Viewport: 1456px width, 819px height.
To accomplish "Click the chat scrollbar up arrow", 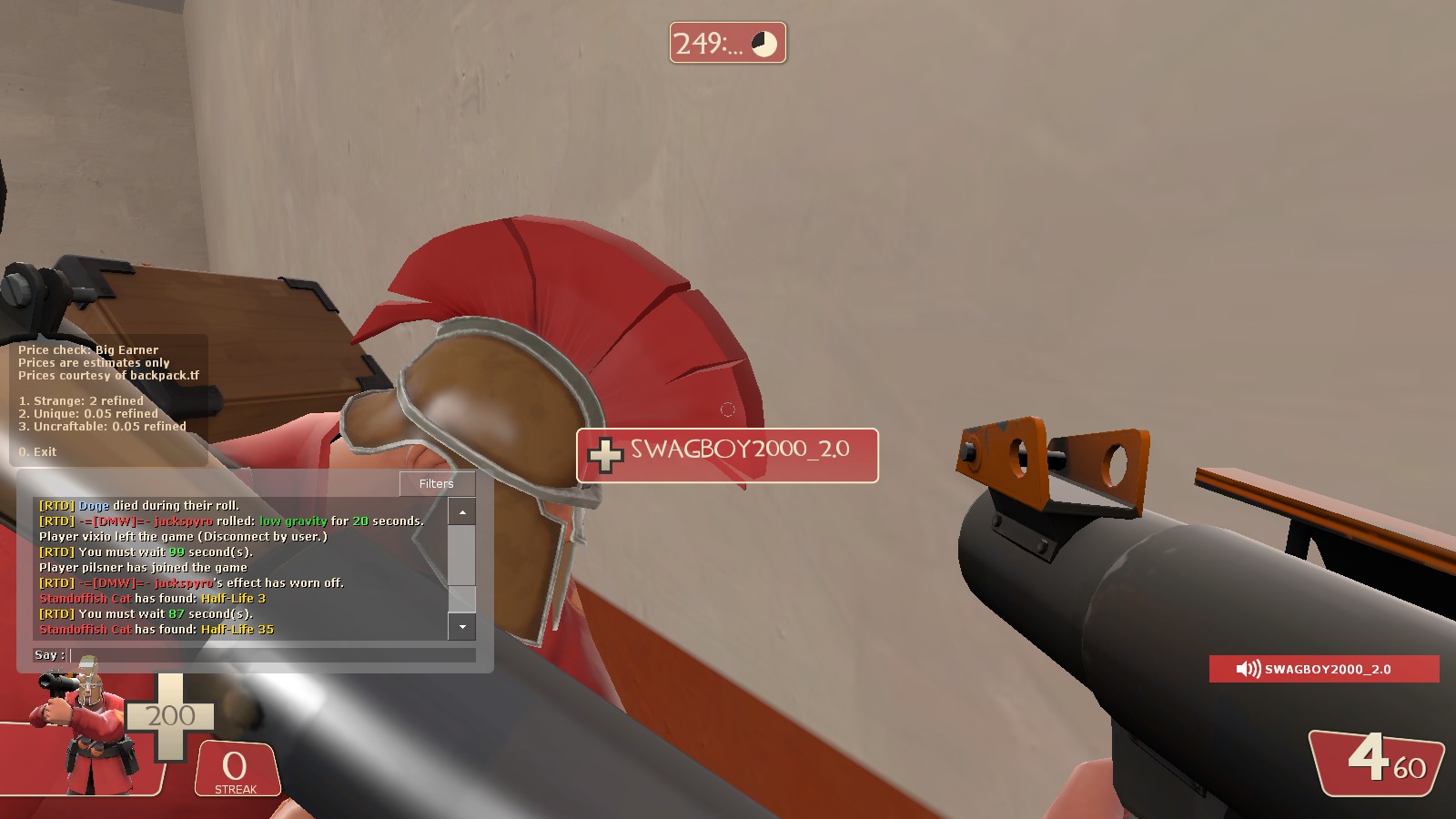I will (462, 512).
